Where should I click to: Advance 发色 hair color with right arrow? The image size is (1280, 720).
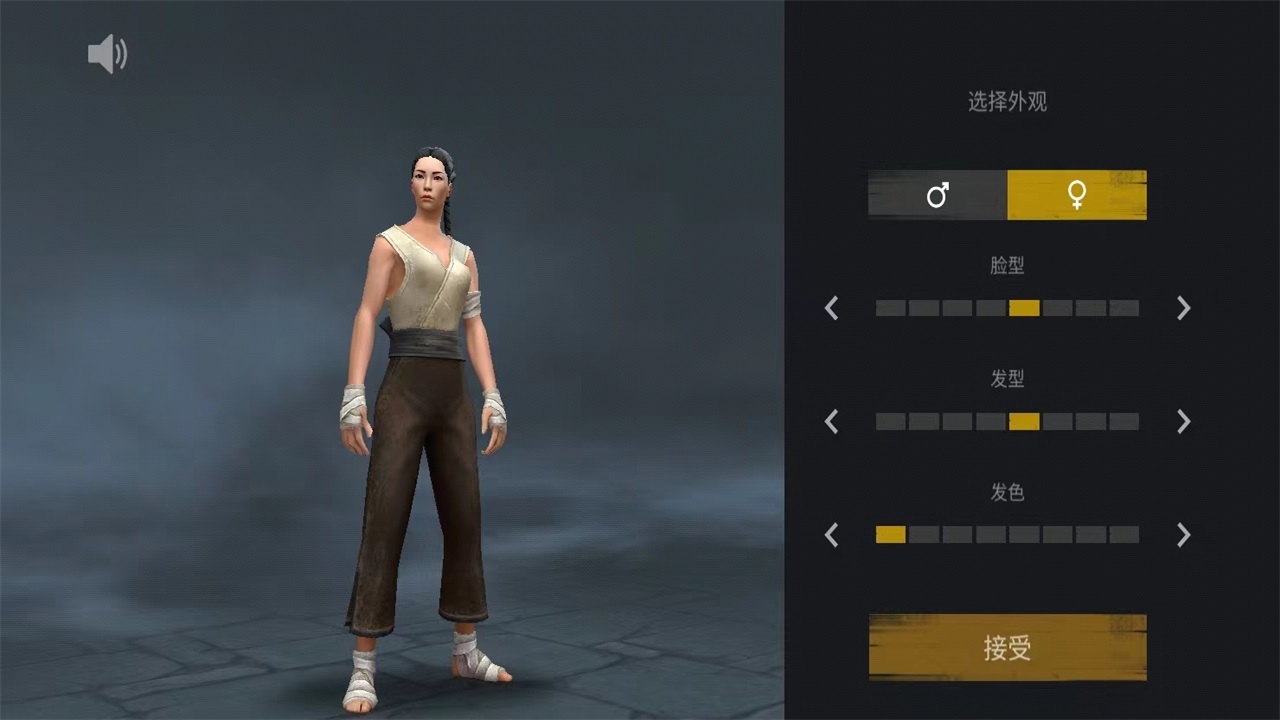click(1183, 535)
